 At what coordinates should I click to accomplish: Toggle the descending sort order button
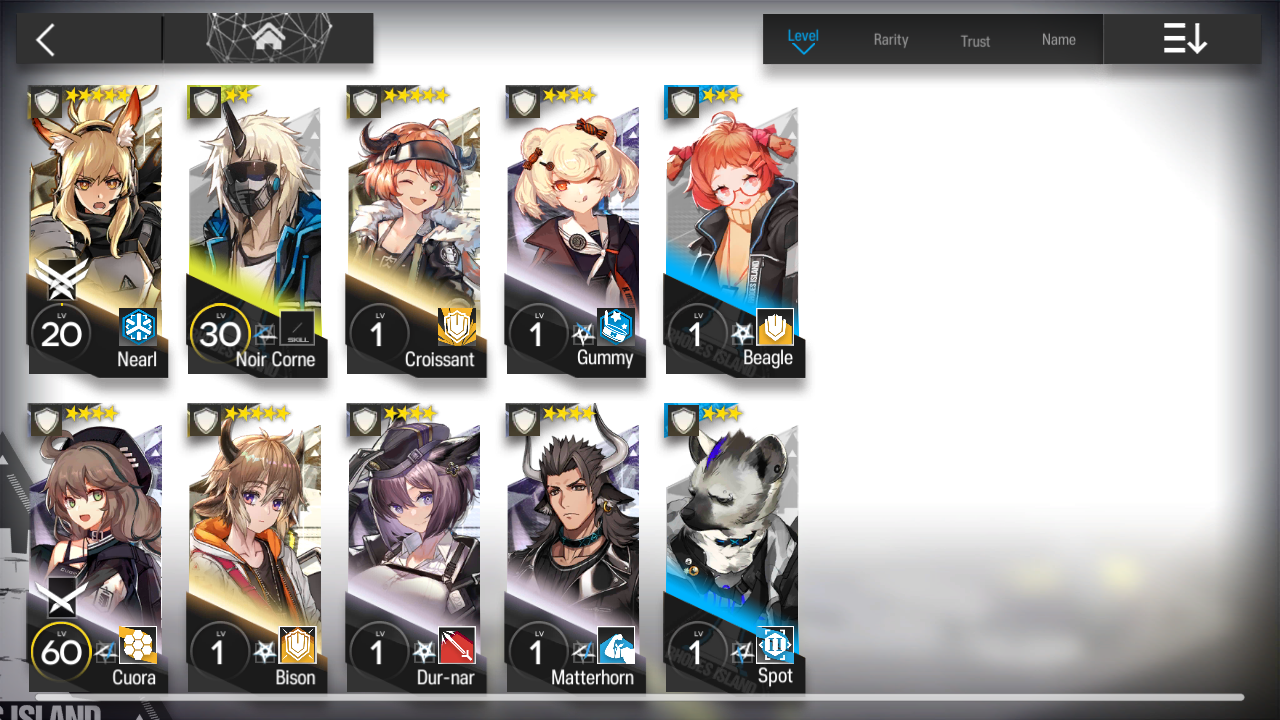1184,40
